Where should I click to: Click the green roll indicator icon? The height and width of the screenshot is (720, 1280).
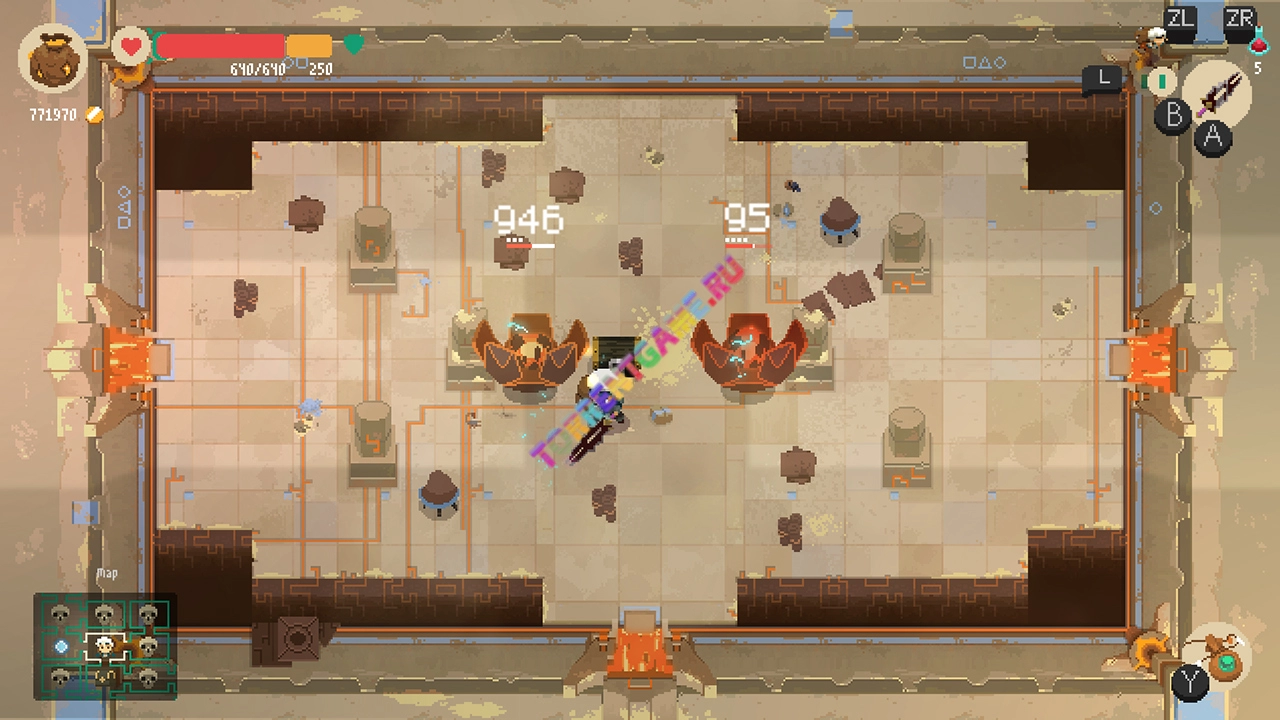[1161, 80]
